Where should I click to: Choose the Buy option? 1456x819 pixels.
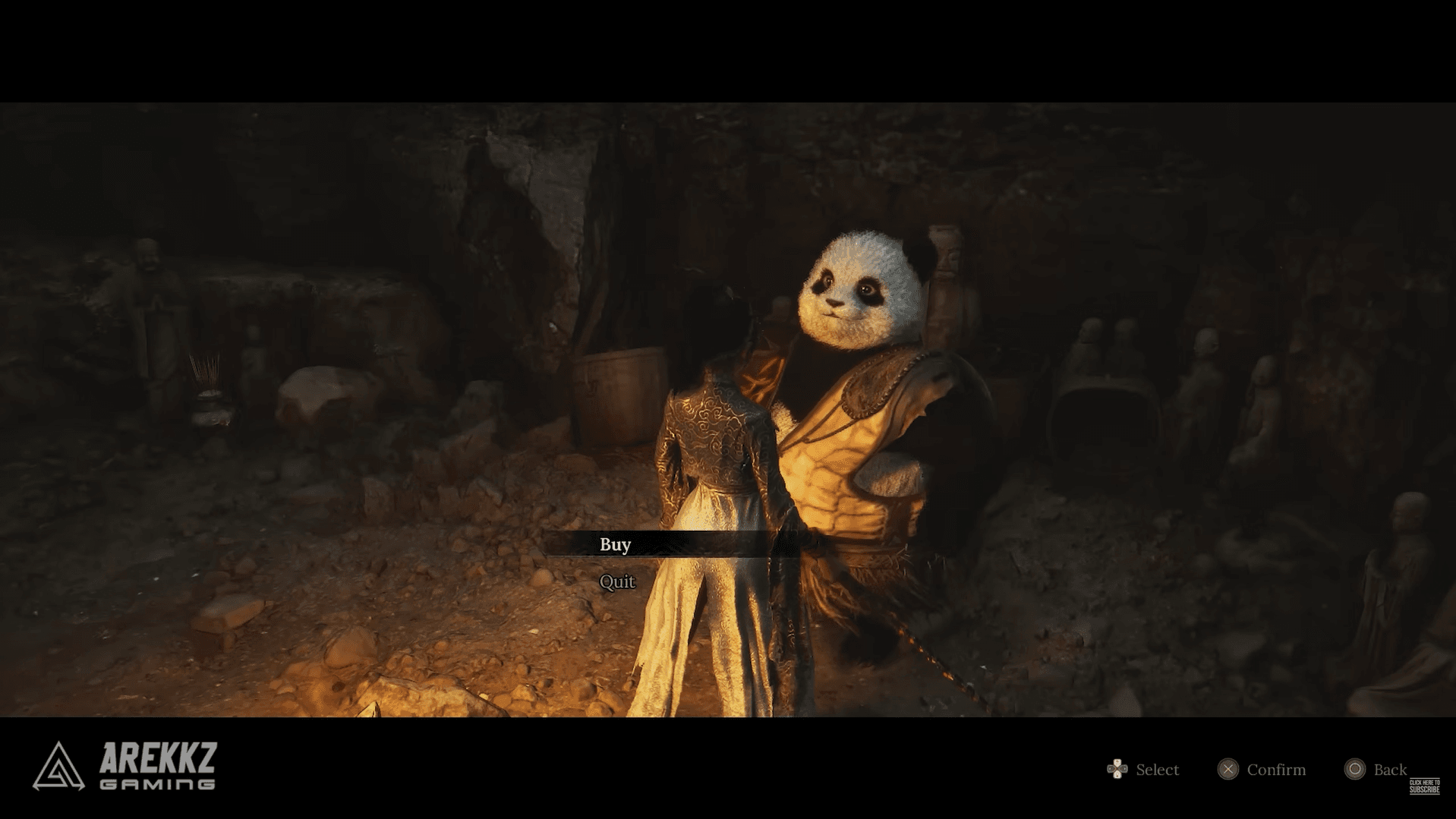coord(616,544)
